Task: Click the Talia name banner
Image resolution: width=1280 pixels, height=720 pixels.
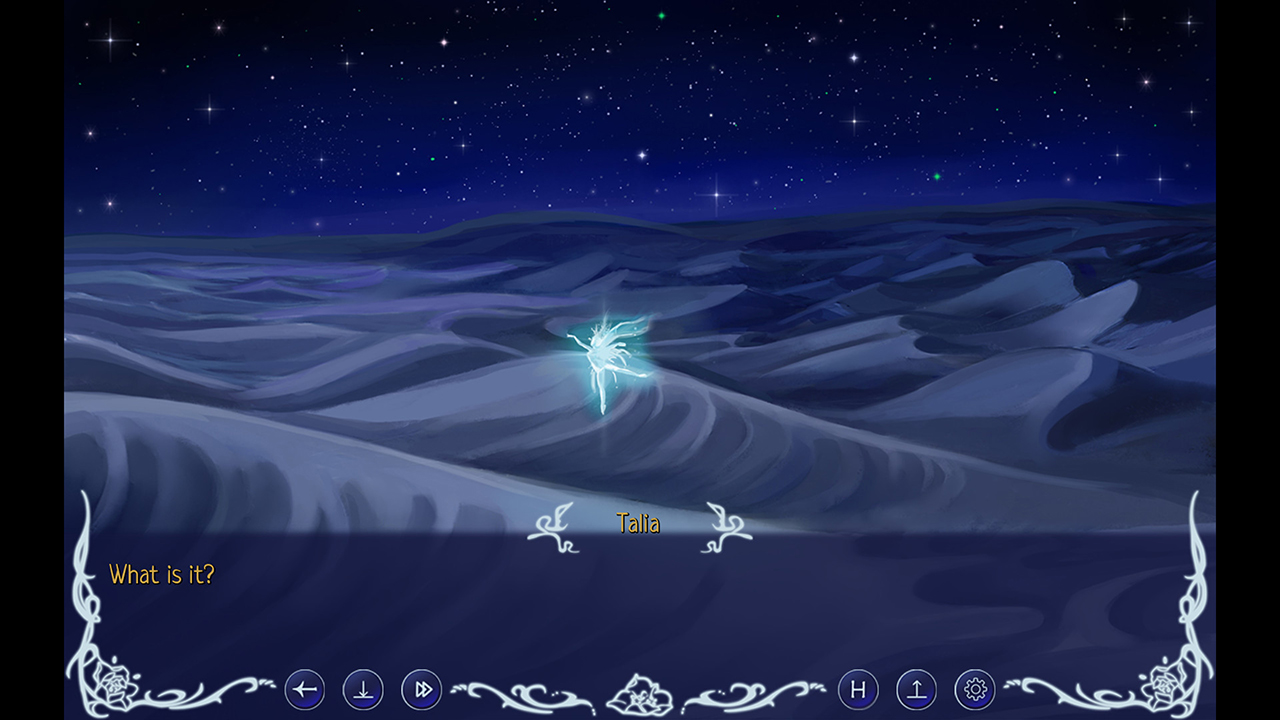Action: click(x=639, y=522)
